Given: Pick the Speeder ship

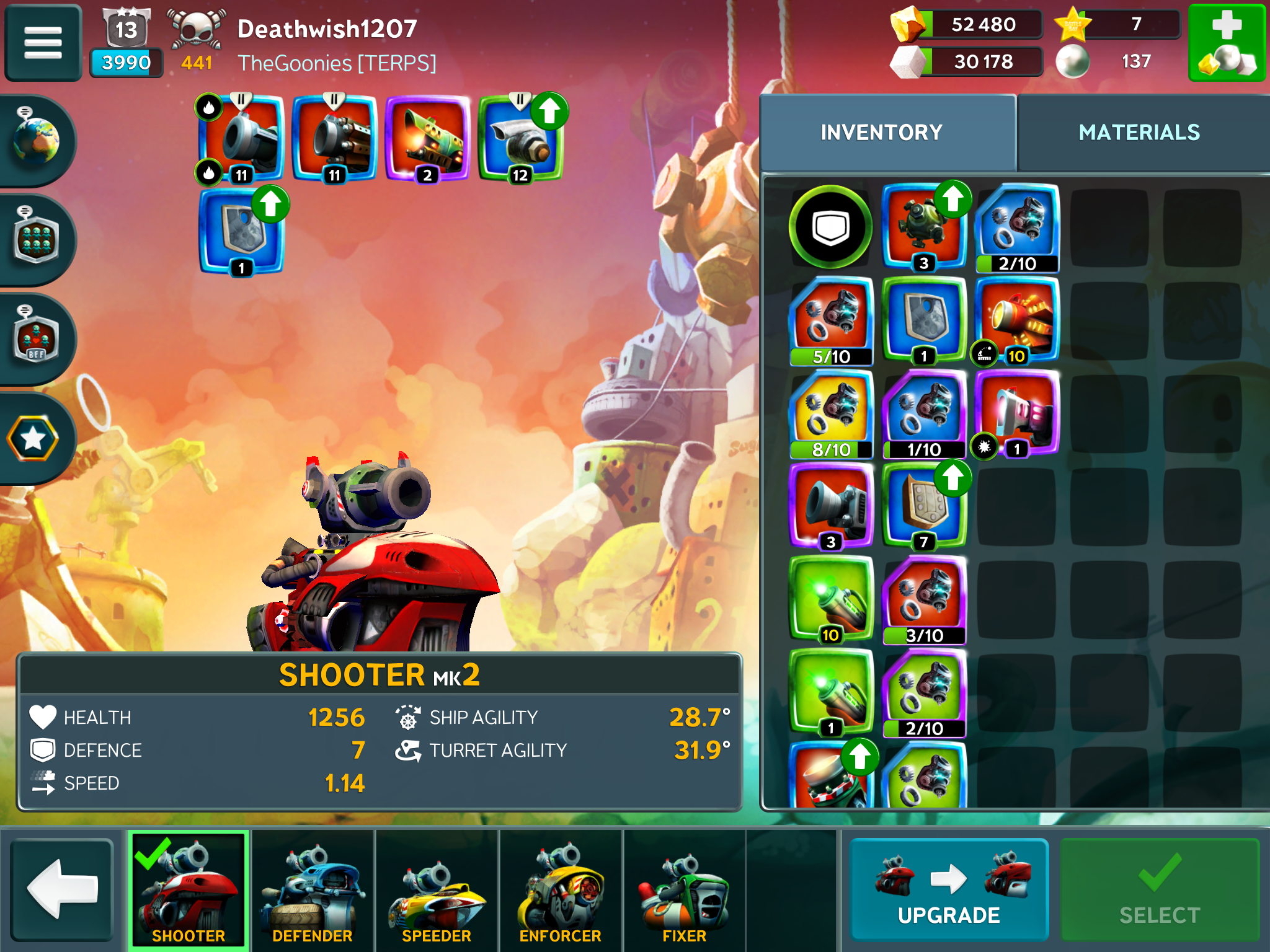Looking at the screenshot, I should click(437, 889).
